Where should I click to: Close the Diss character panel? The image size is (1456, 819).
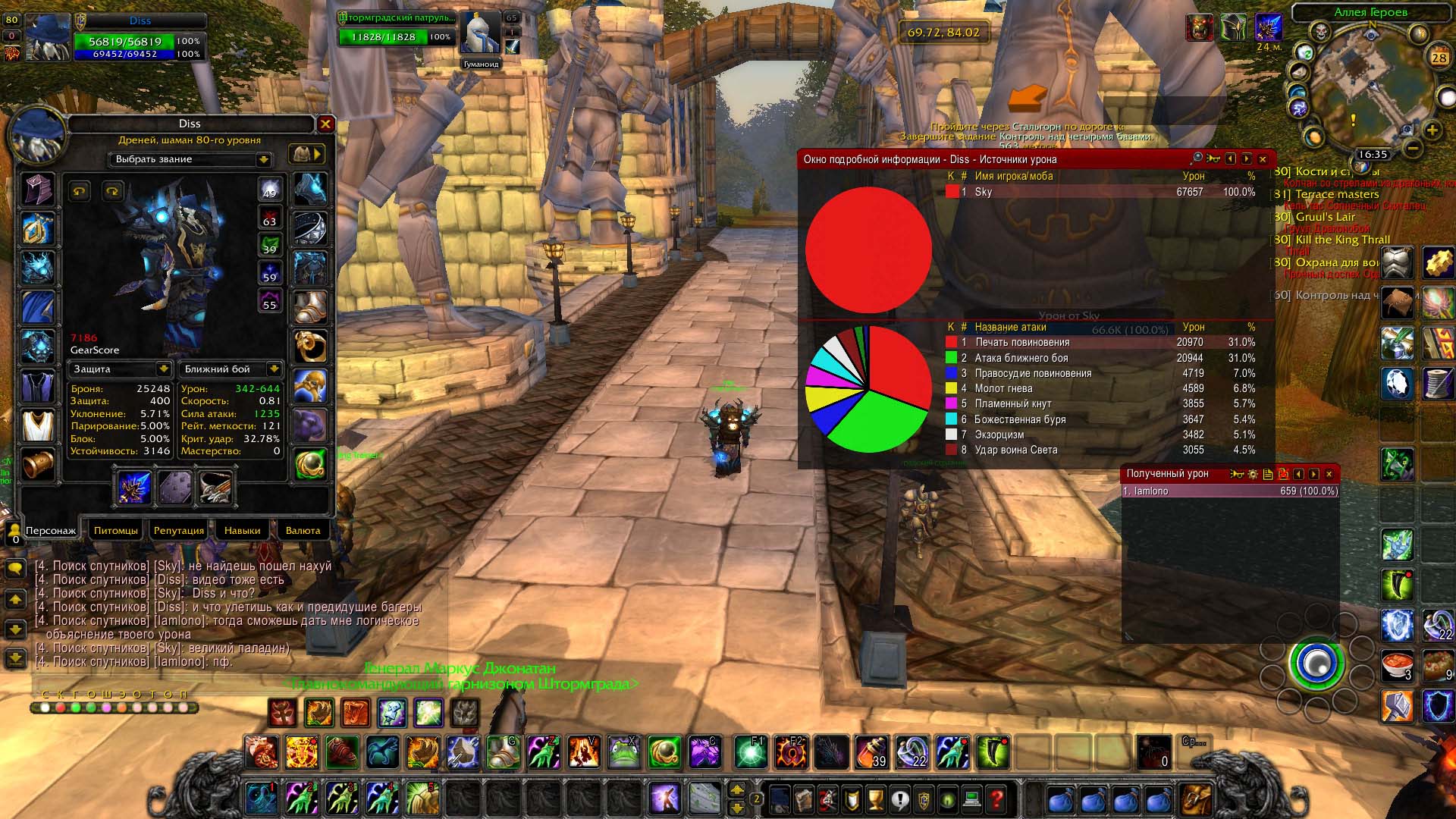[x=325, y=124]
